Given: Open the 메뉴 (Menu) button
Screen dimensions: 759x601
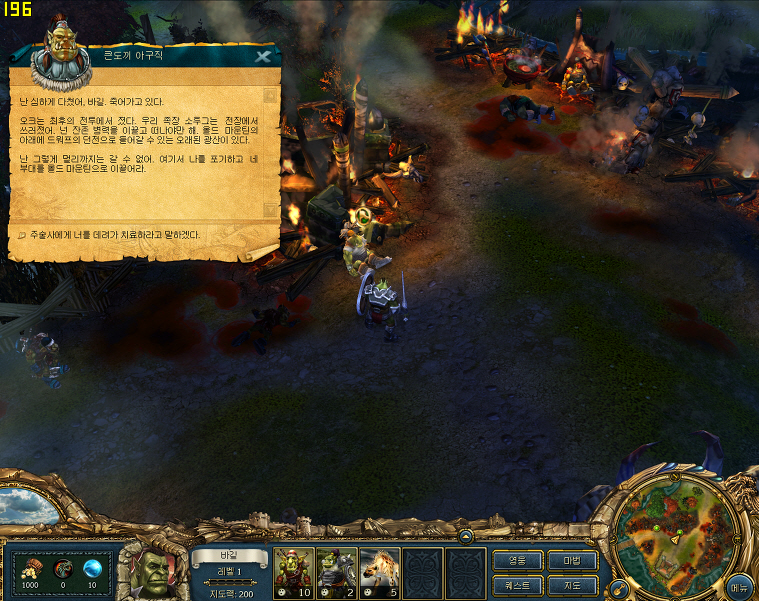Looking at the screenshot, I should (x=740, y=584).
